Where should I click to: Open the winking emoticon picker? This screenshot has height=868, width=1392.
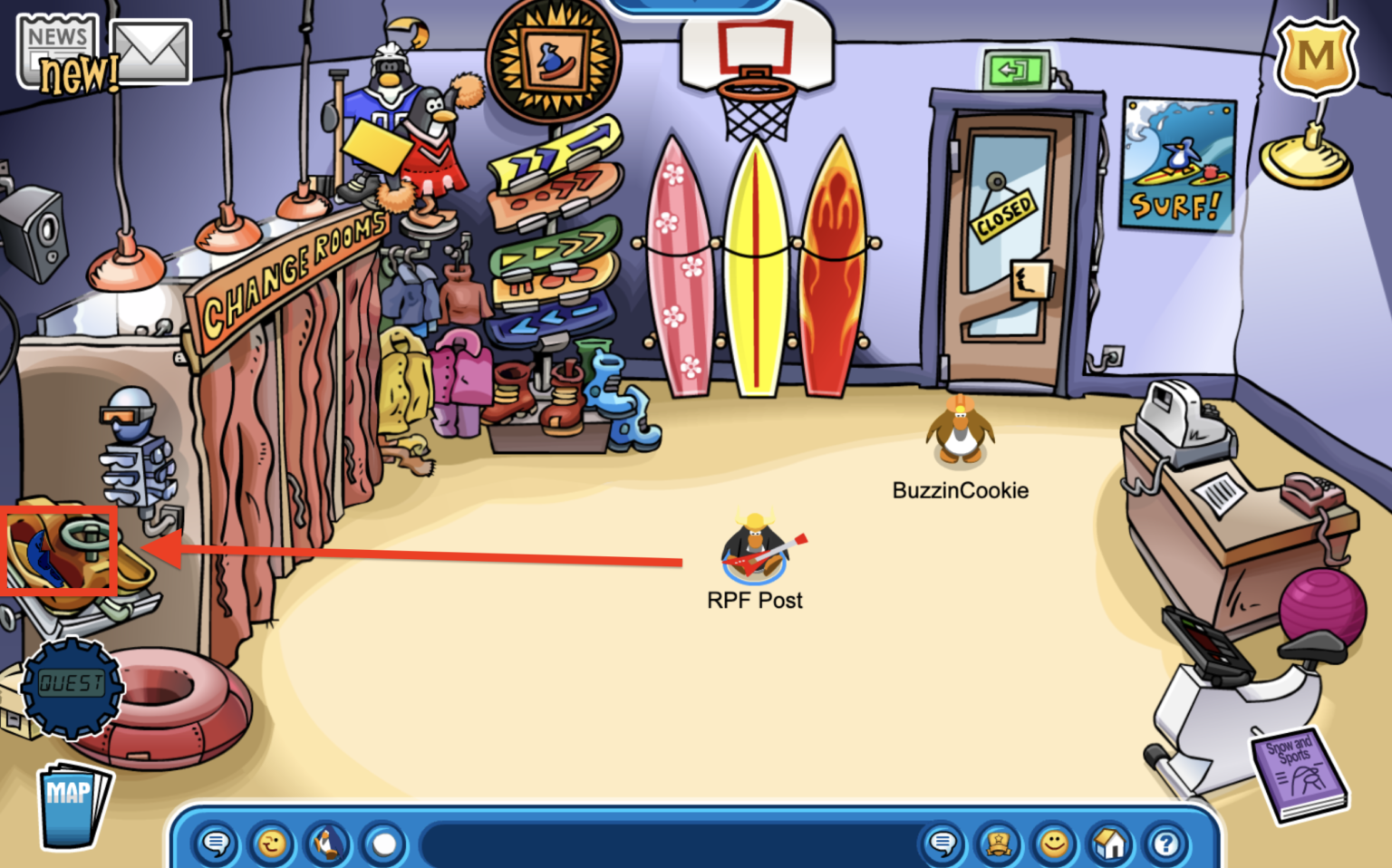270,844
